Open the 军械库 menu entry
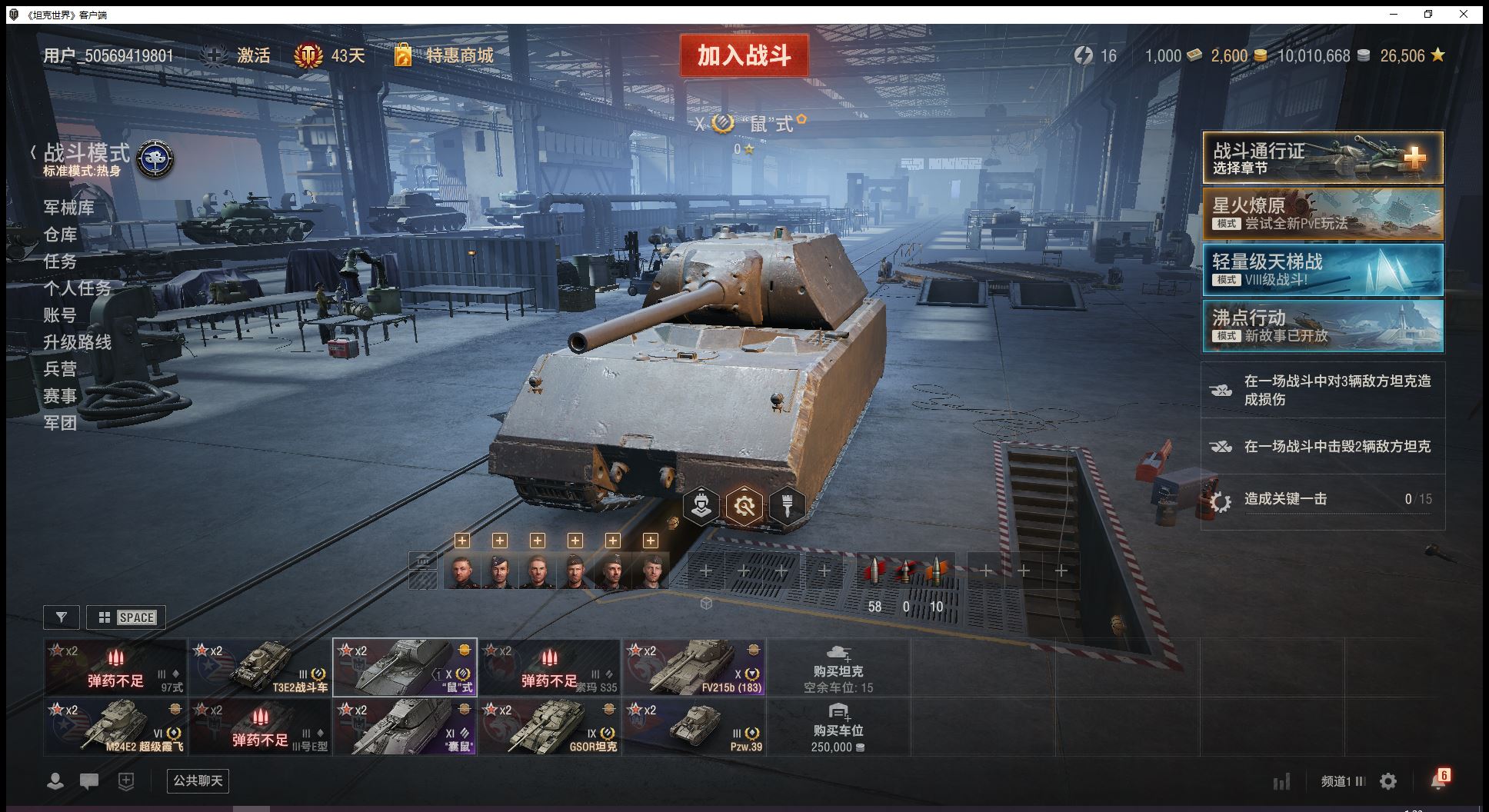Screen dimensions: 1489x812 pyautogui.click(x=69, y=208)
